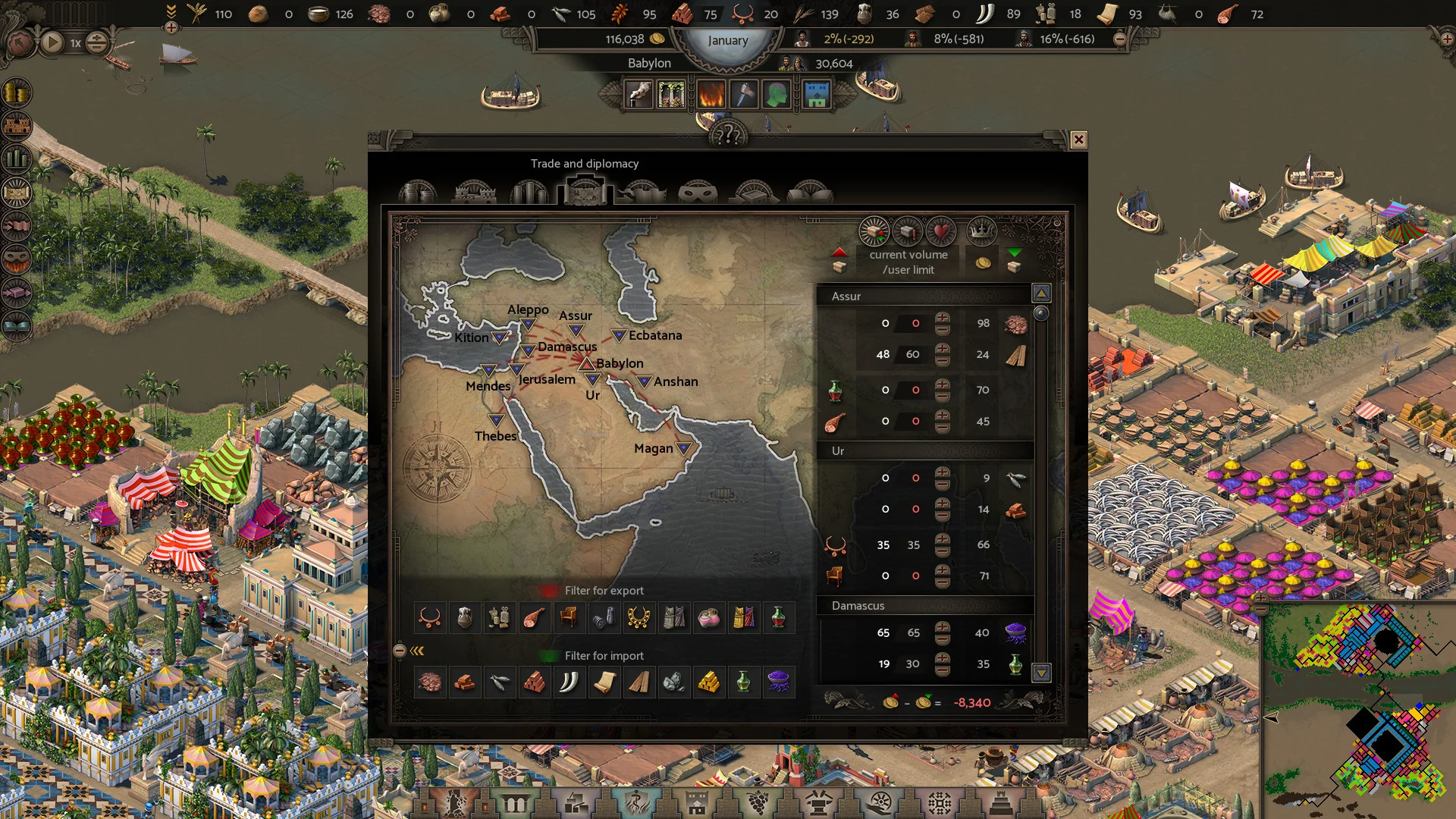1456x819 pixels.
Task: Close the Trade and diplomacy window
Action: tap(1078, 140)
